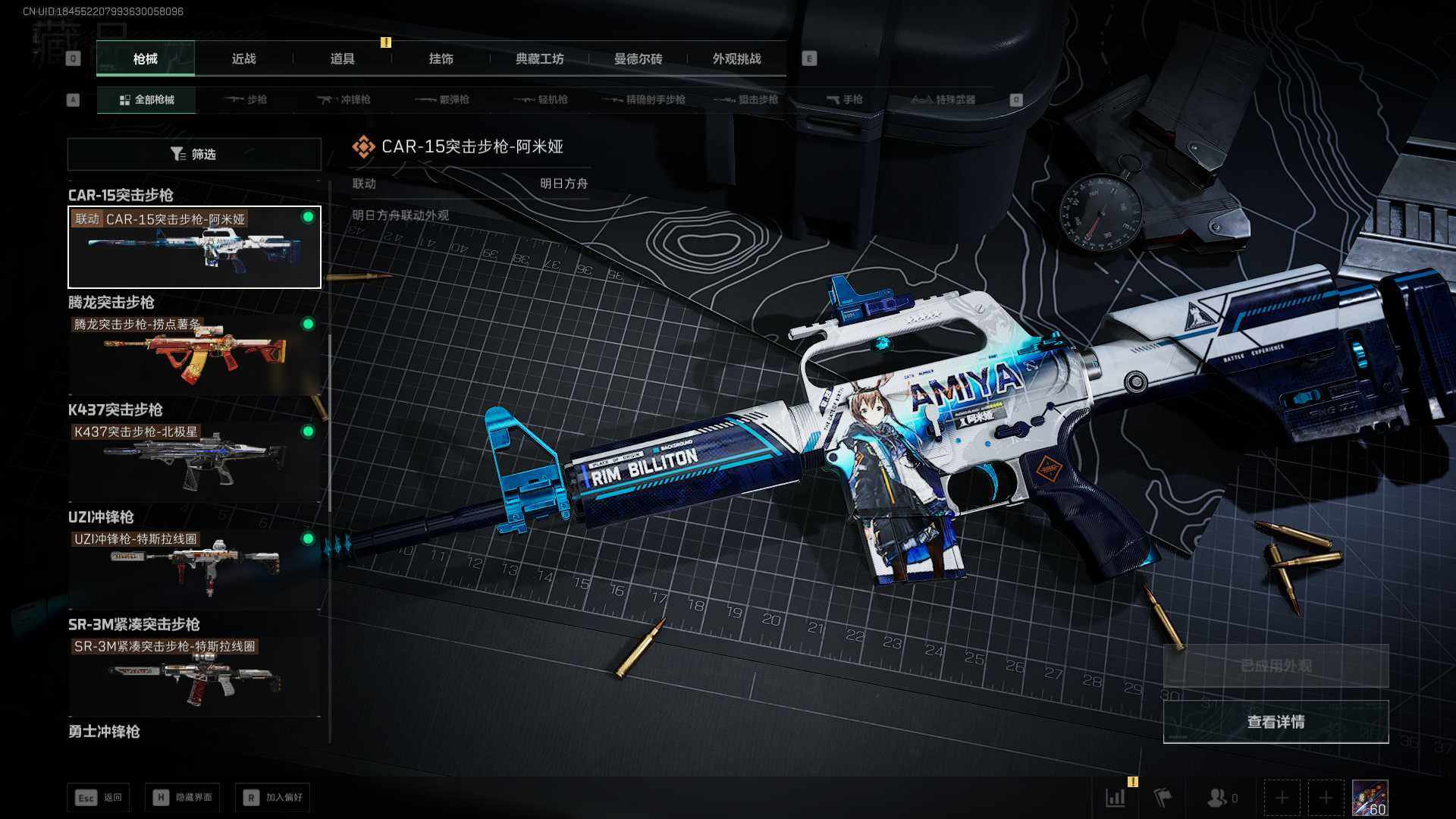Choose the 霰弹枪 shotgun category
This screenshot has width=1456, height=819.
444,99
